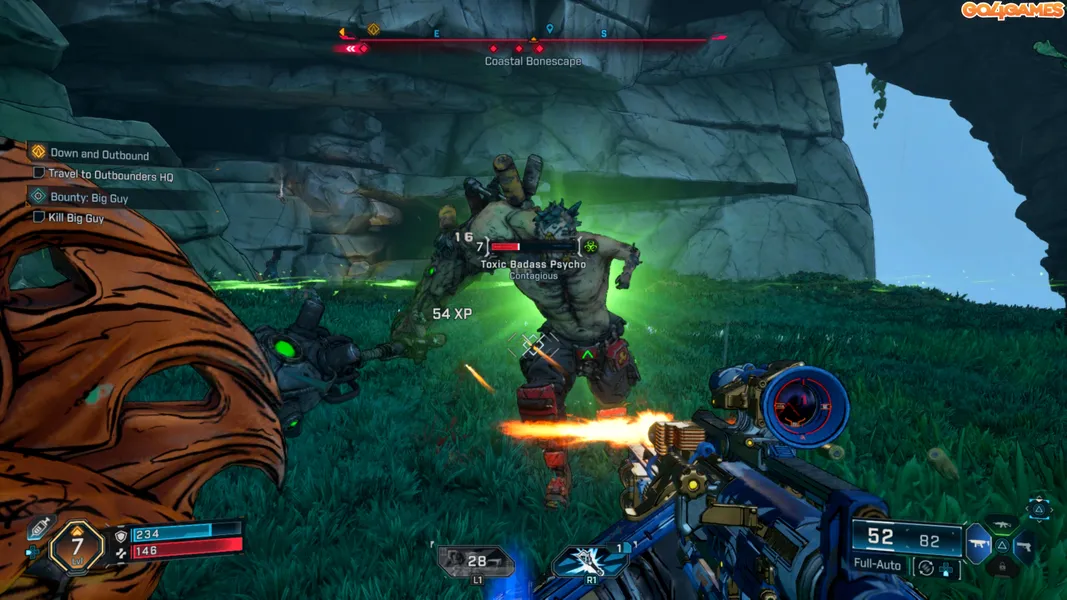This screenshot has height=600, width=1067.
Task: Select the equipped SMG weapon slot
Action: click(x=977, y=546)
